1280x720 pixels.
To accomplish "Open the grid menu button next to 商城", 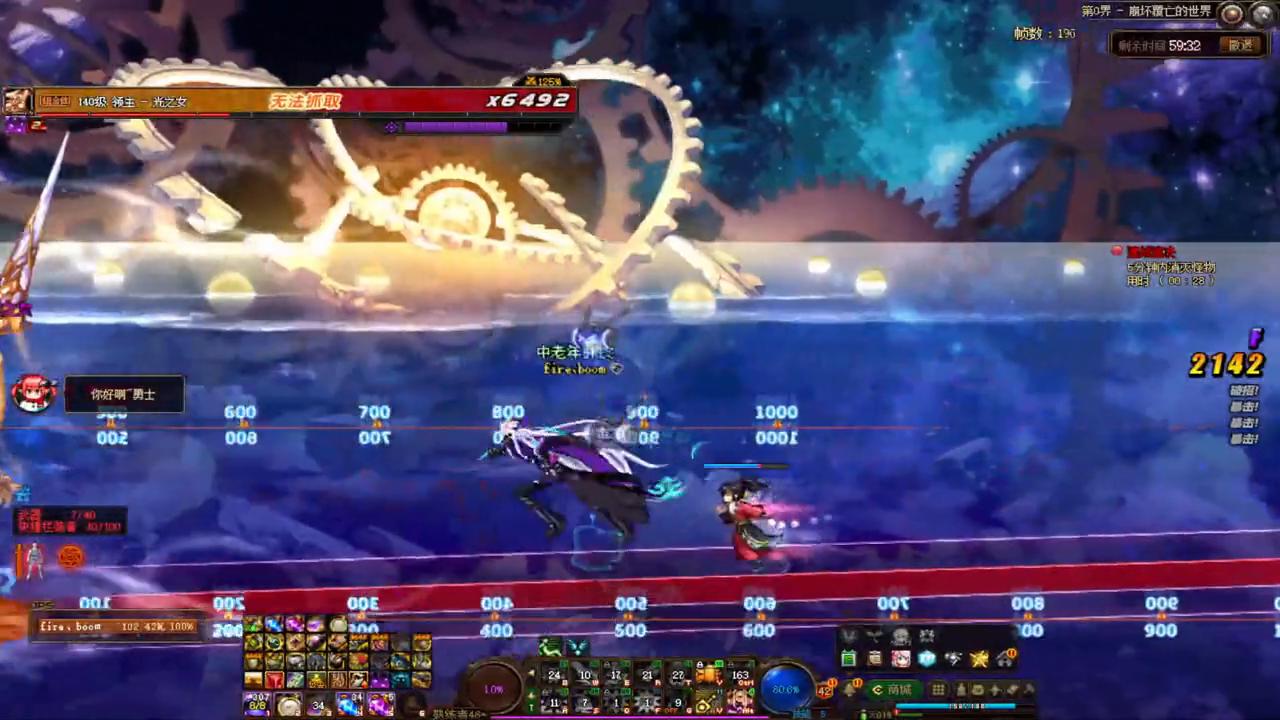I will (938, 690).
